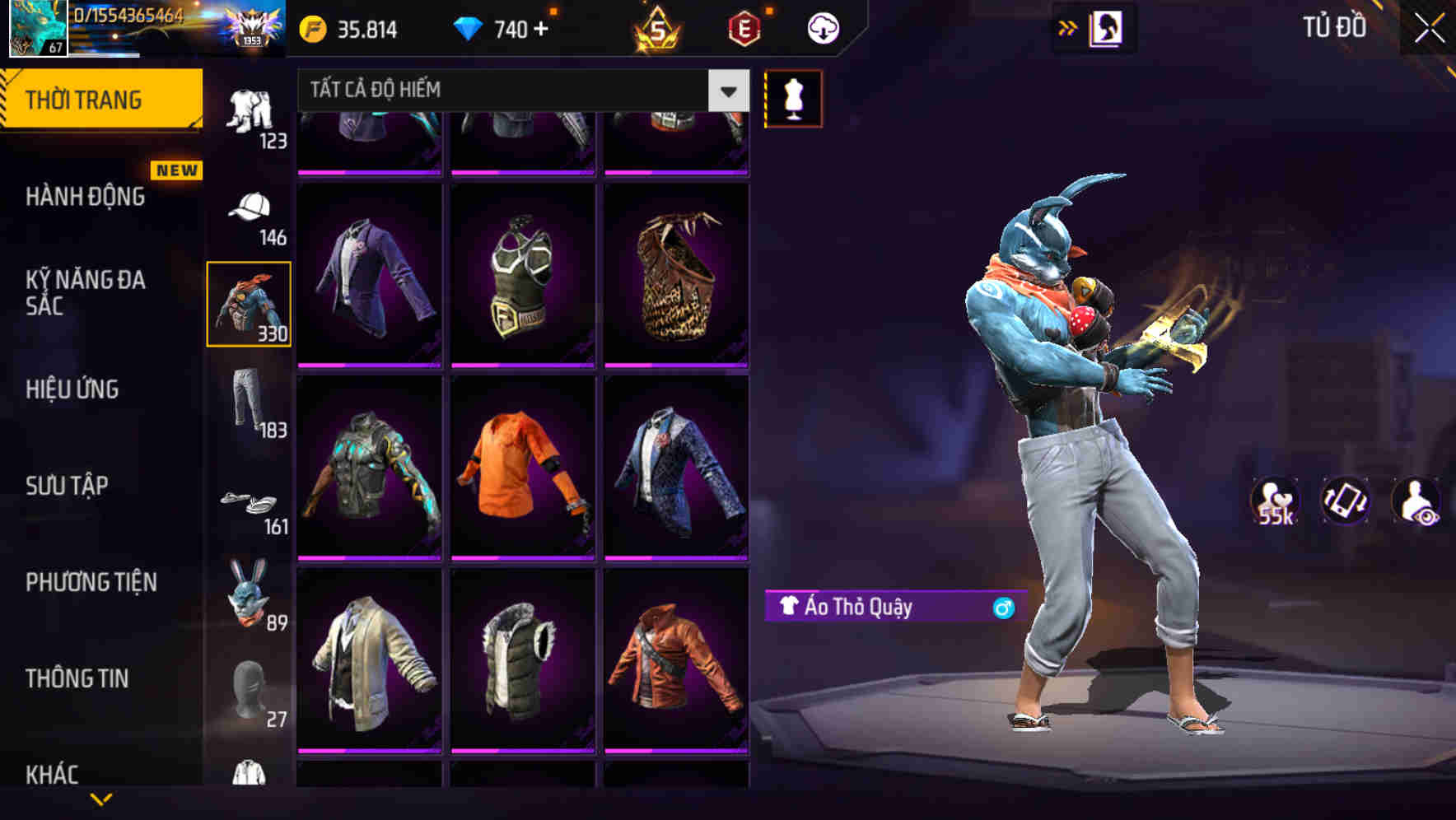Select the mannequin try-on toggle

tap(793, 97)
